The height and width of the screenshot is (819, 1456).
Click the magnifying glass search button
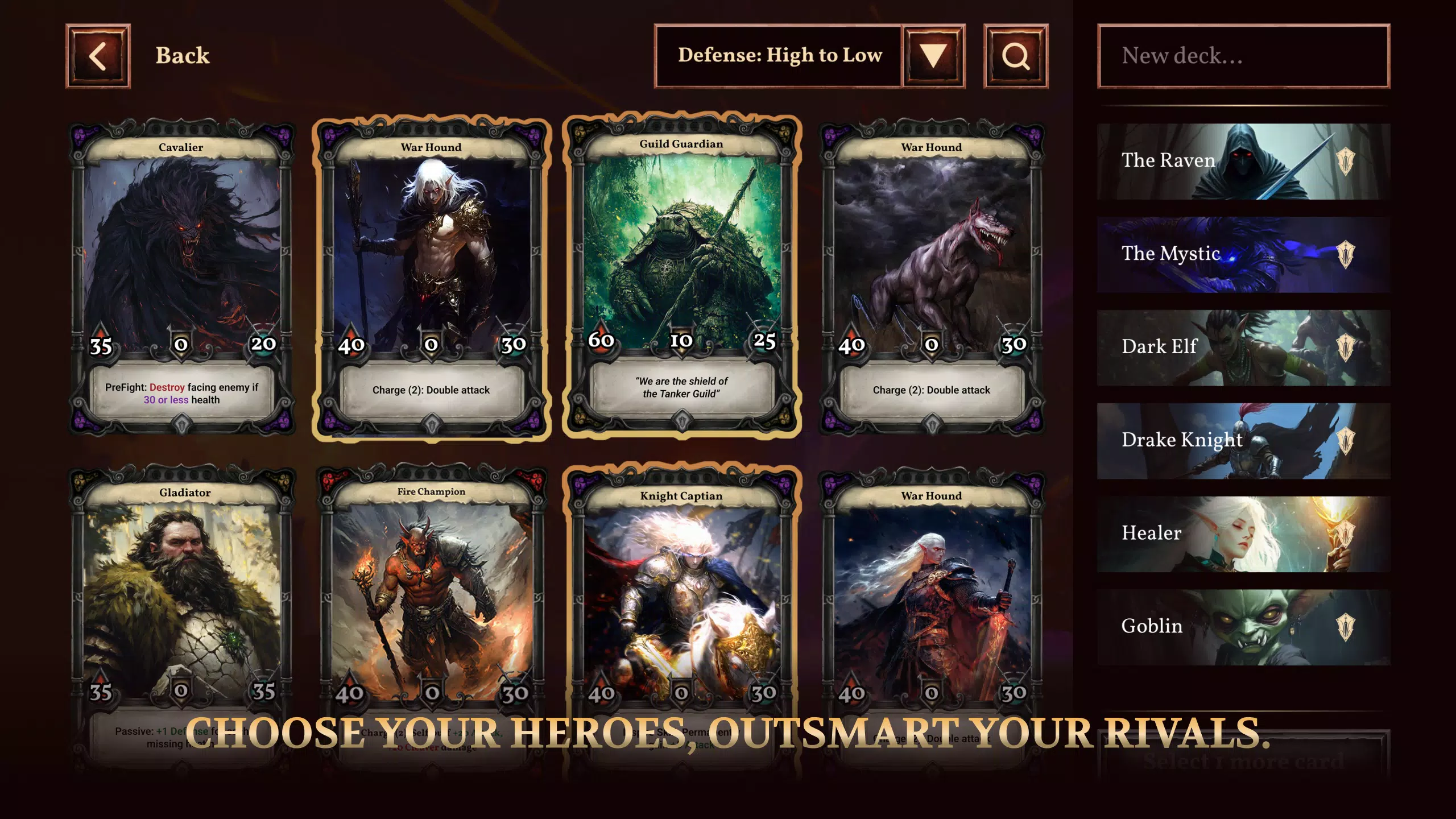[1015, 56]
